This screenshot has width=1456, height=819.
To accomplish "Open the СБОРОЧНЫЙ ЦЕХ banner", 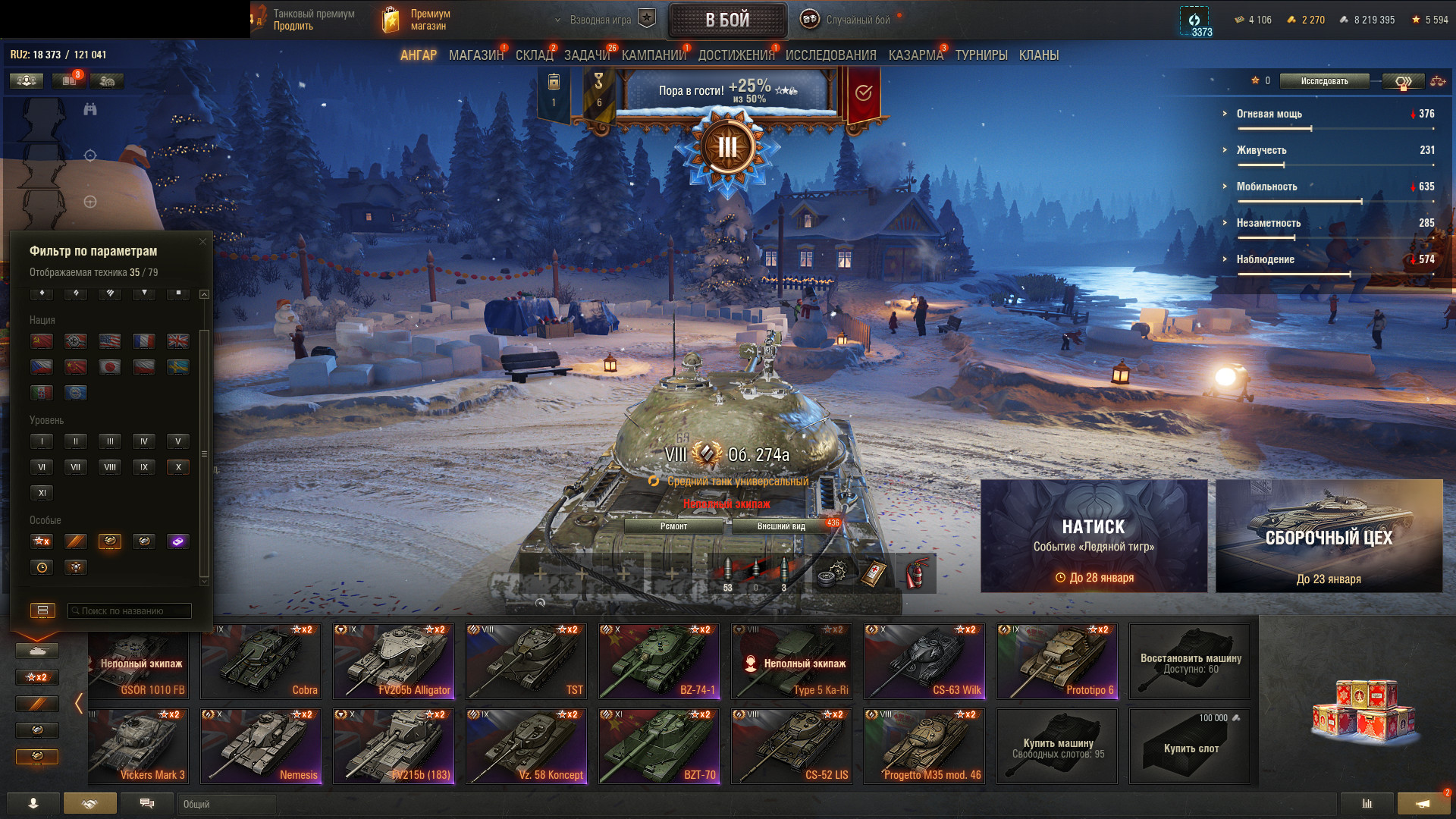I will click(1329, 536).
